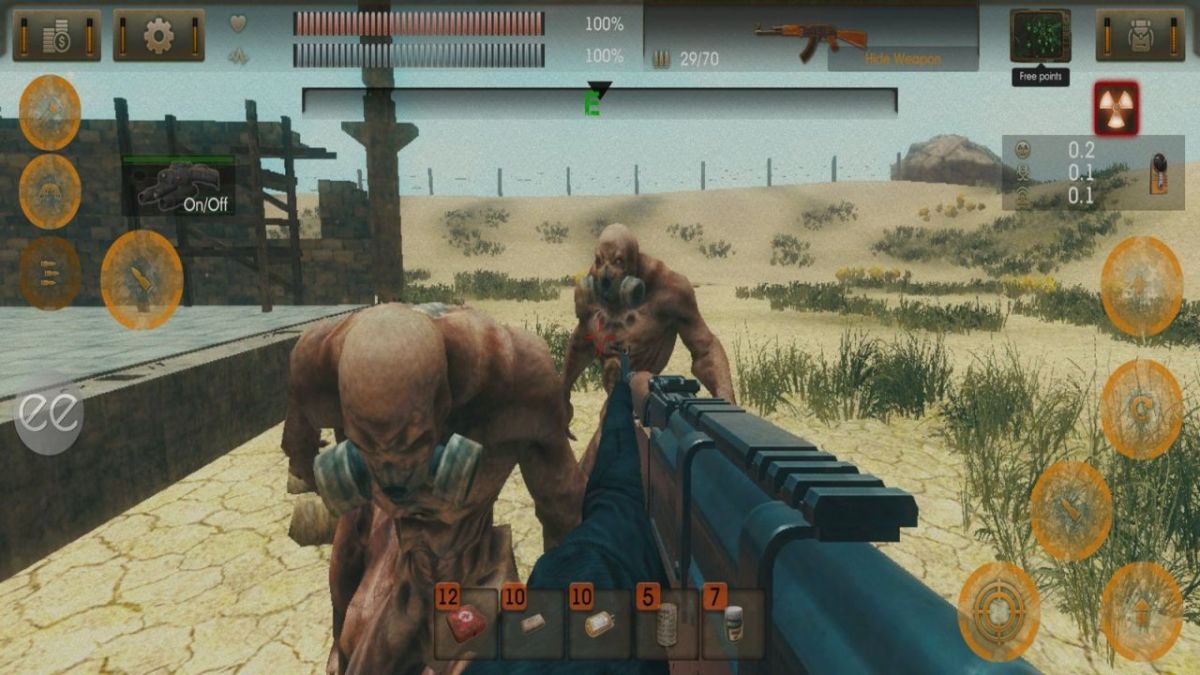Use the yellow pouch hotbar slot
Screen dimensions: 1200x675
(599, 624)
